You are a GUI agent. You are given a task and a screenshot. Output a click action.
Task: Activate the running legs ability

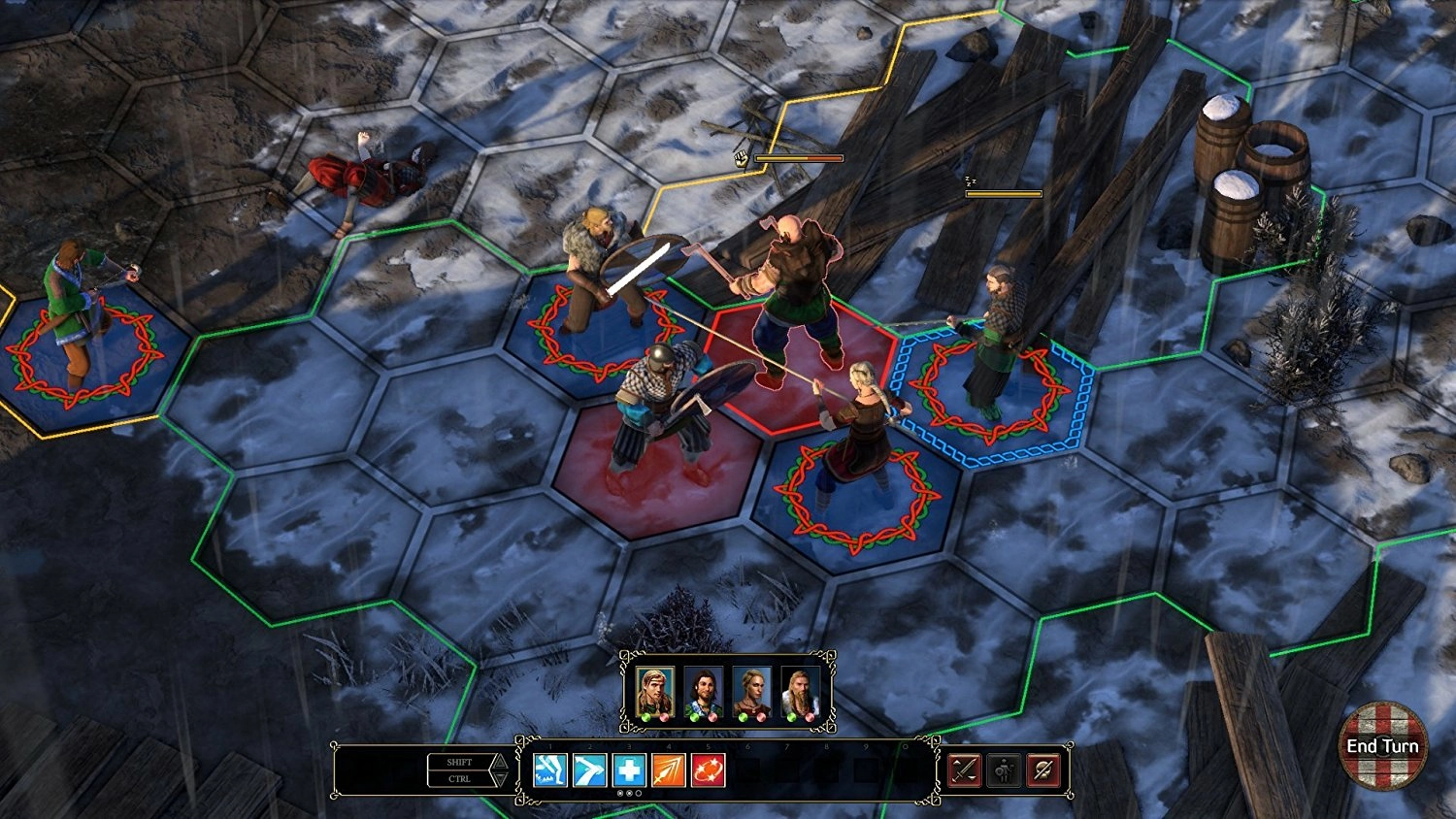pyautogui.click(x=550, y=770)
